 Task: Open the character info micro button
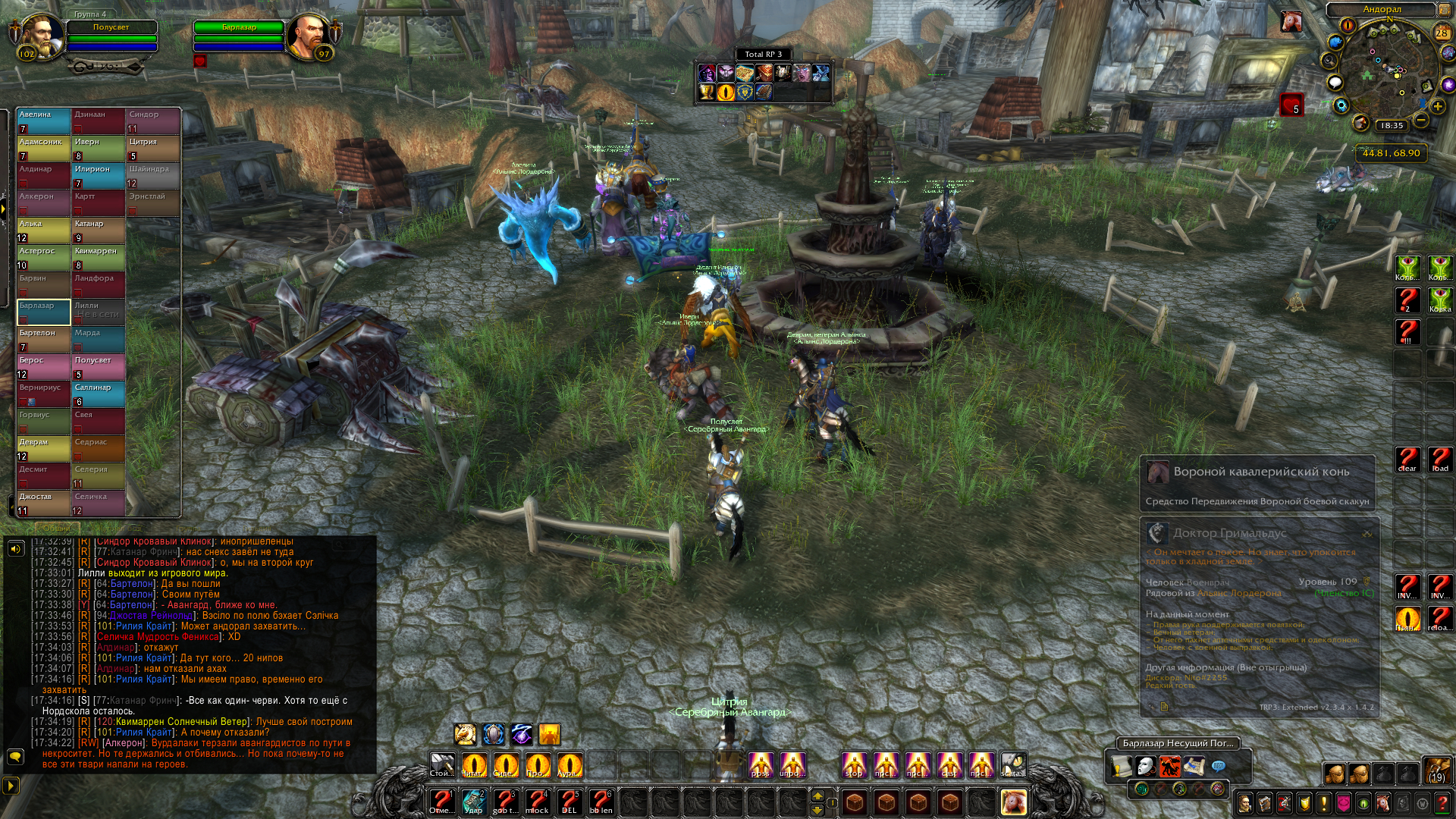1245,803
